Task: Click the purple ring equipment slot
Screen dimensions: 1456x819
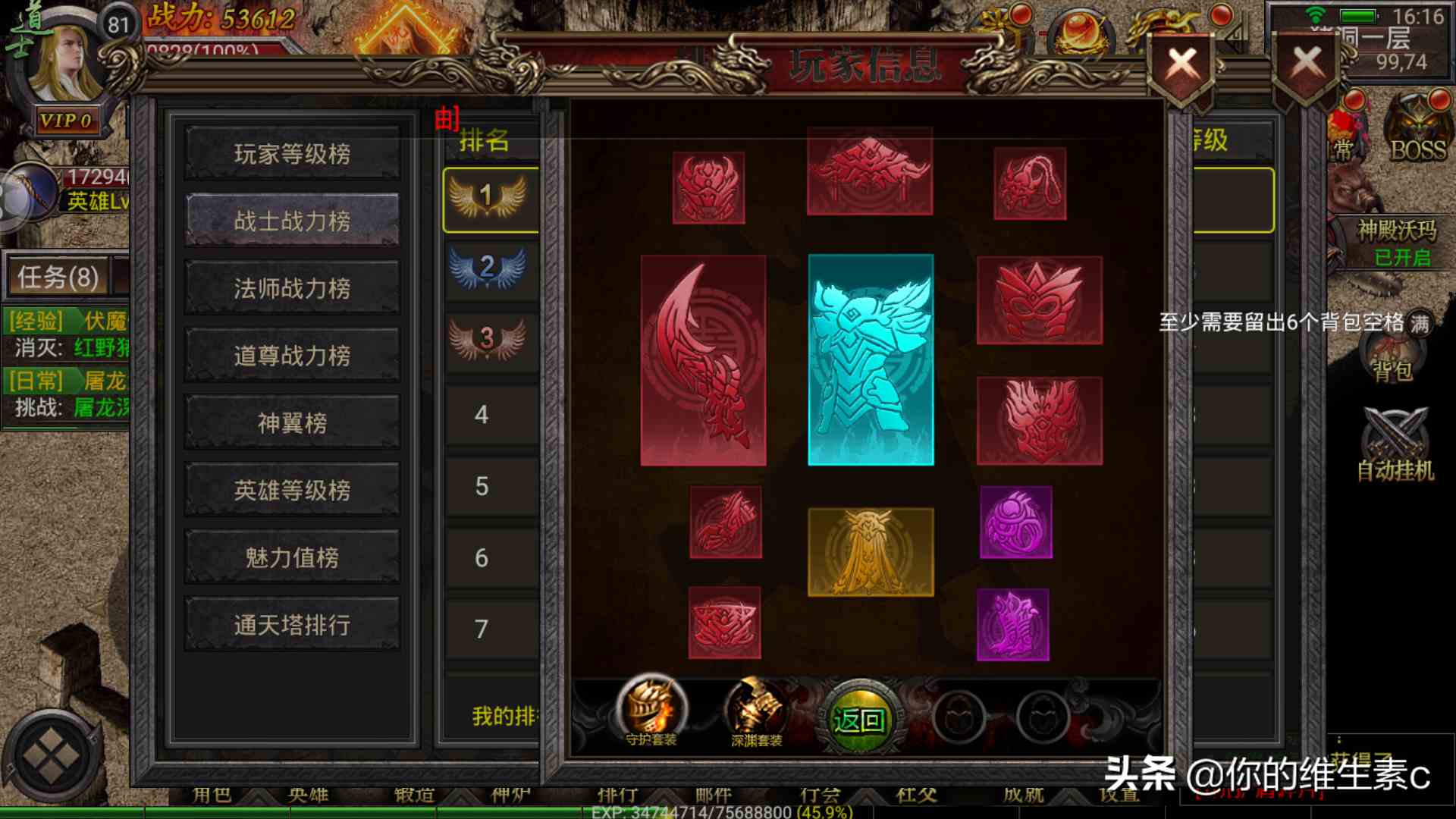Action: 1016,523
